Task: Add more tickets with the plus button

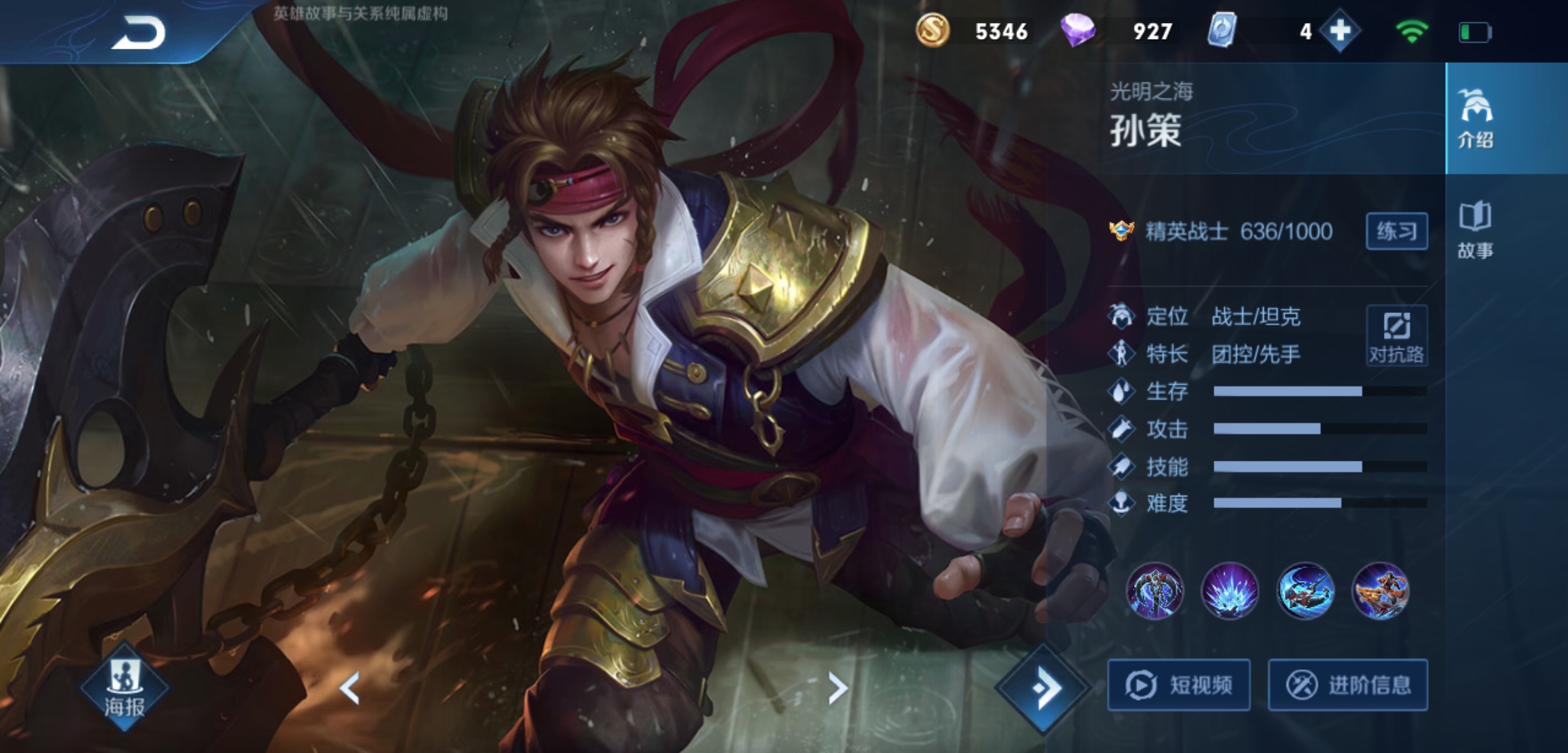Action: point(1340,31)
